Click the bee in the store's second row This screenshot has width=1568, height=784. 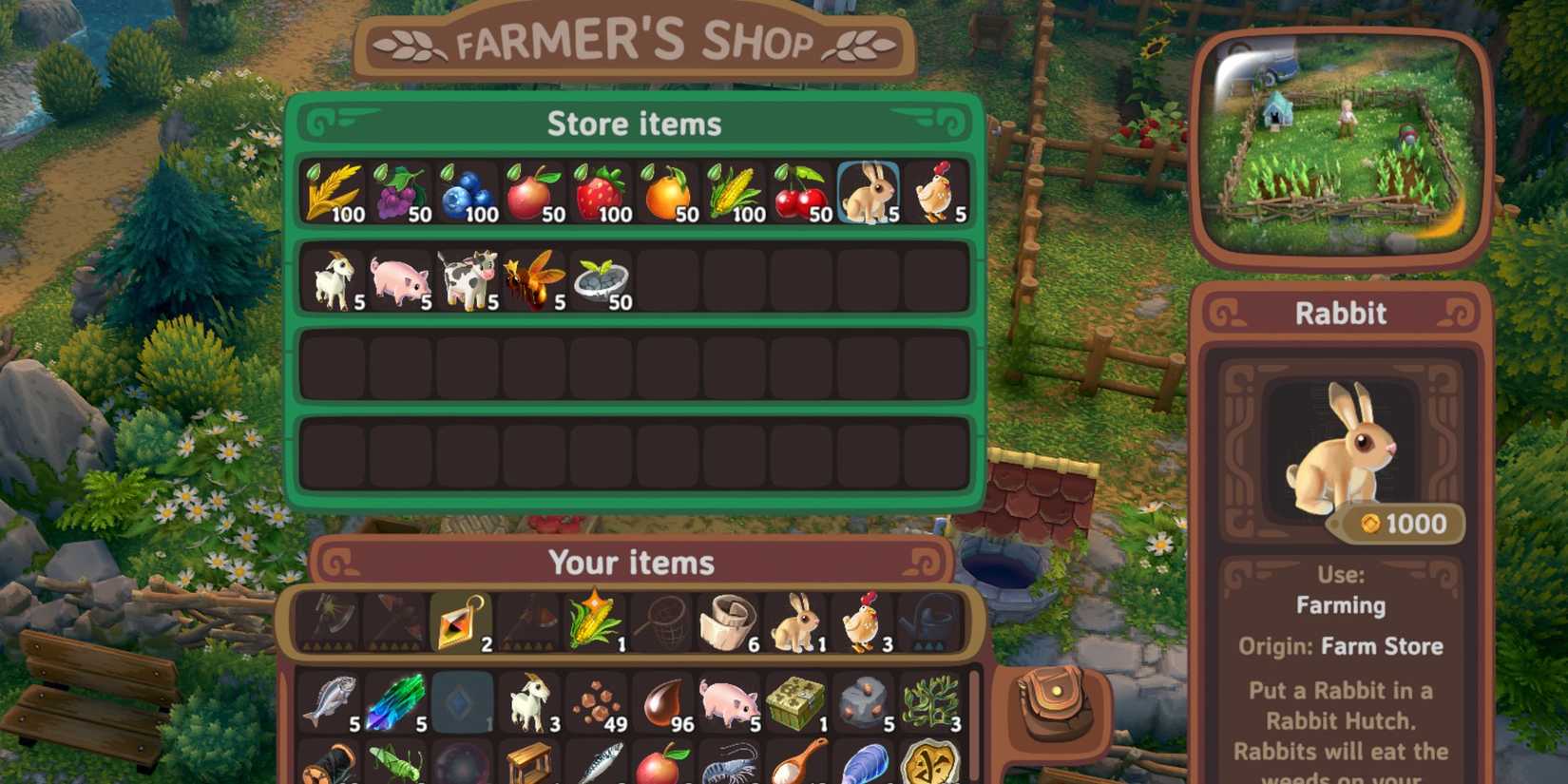click(532, 278)
